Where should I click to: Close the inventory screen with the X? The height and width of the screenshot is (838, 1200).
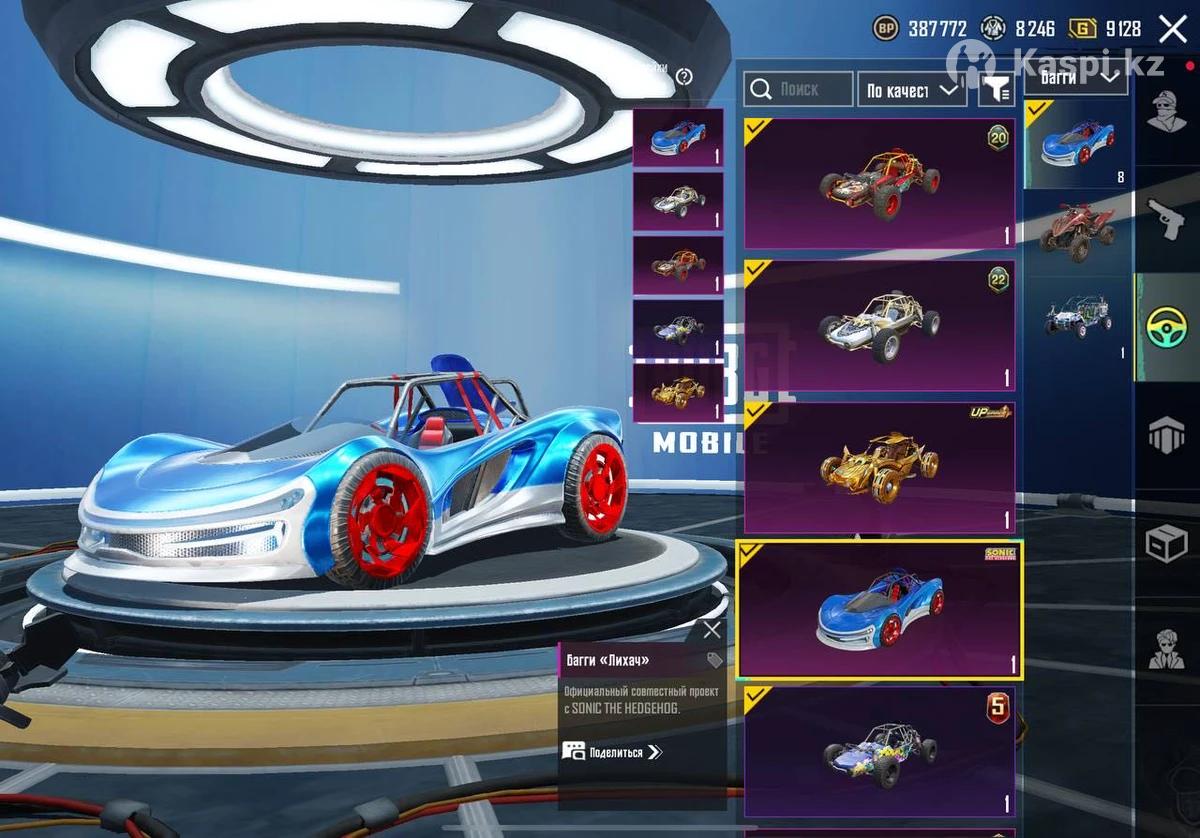pyautogui.click(x=1172, y=29)
